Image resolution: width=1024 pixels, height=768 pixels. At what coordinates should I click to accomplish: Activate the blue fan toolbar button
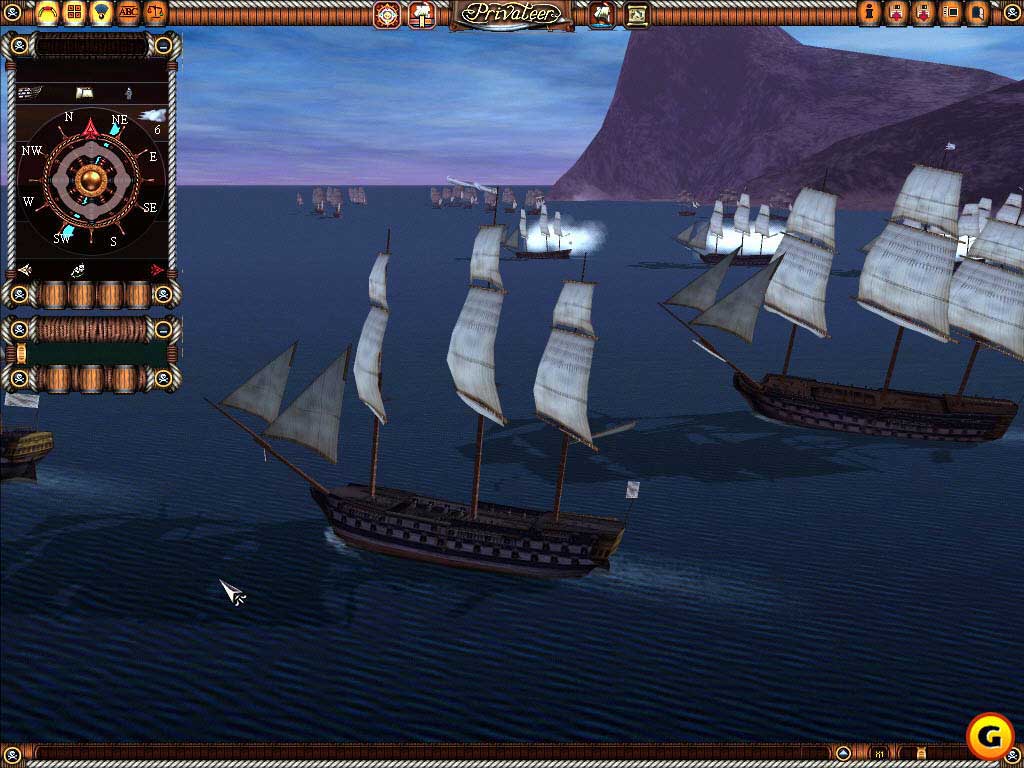point(101,12)
